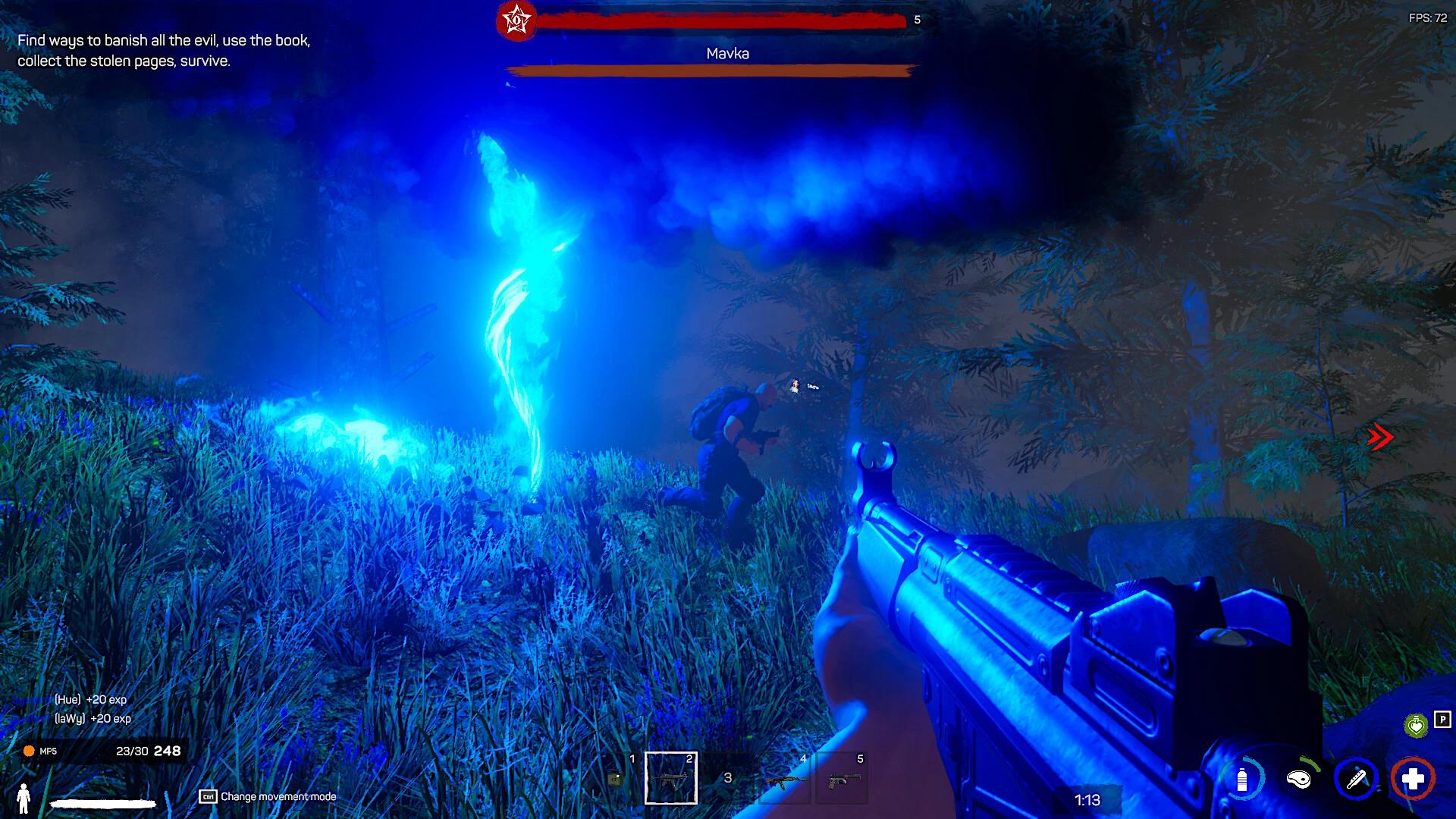Screen dimensions: 1456x819
Task: Select the first aid kit in slot 1
Action: coord(616,778)
